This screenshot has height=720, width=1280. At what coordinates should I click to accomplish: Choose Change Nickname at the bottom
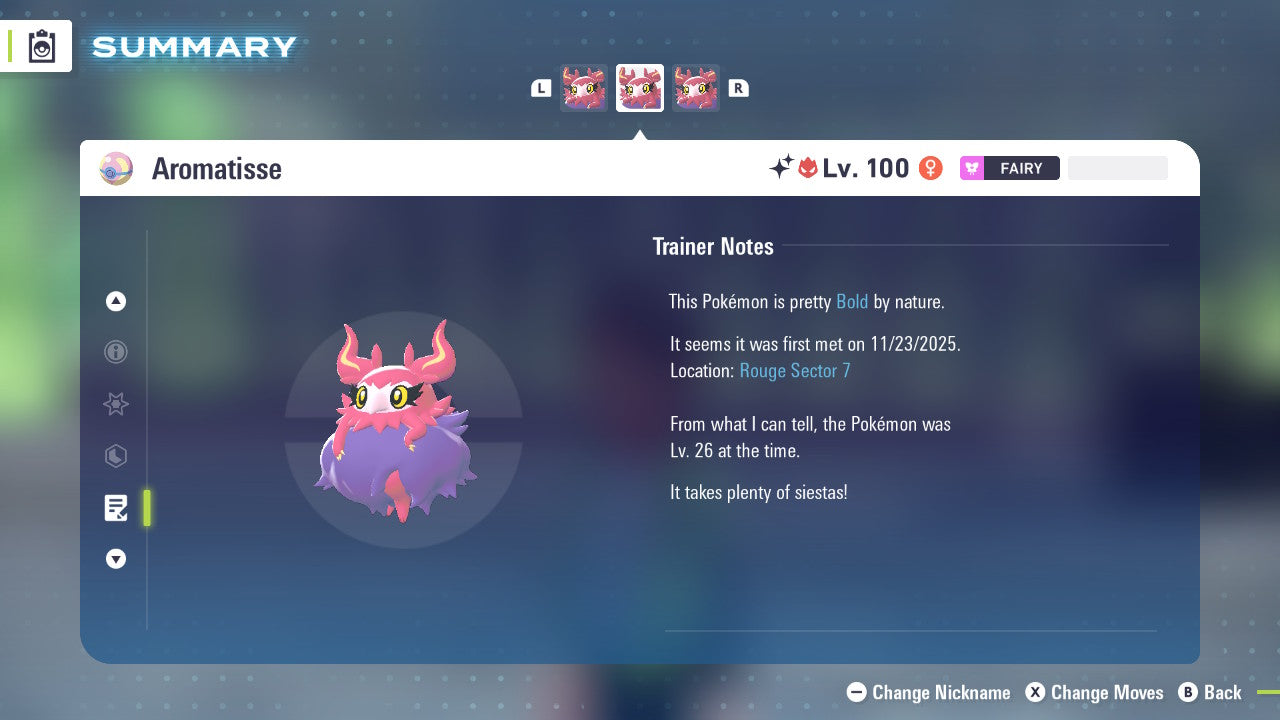pos(928,692)
